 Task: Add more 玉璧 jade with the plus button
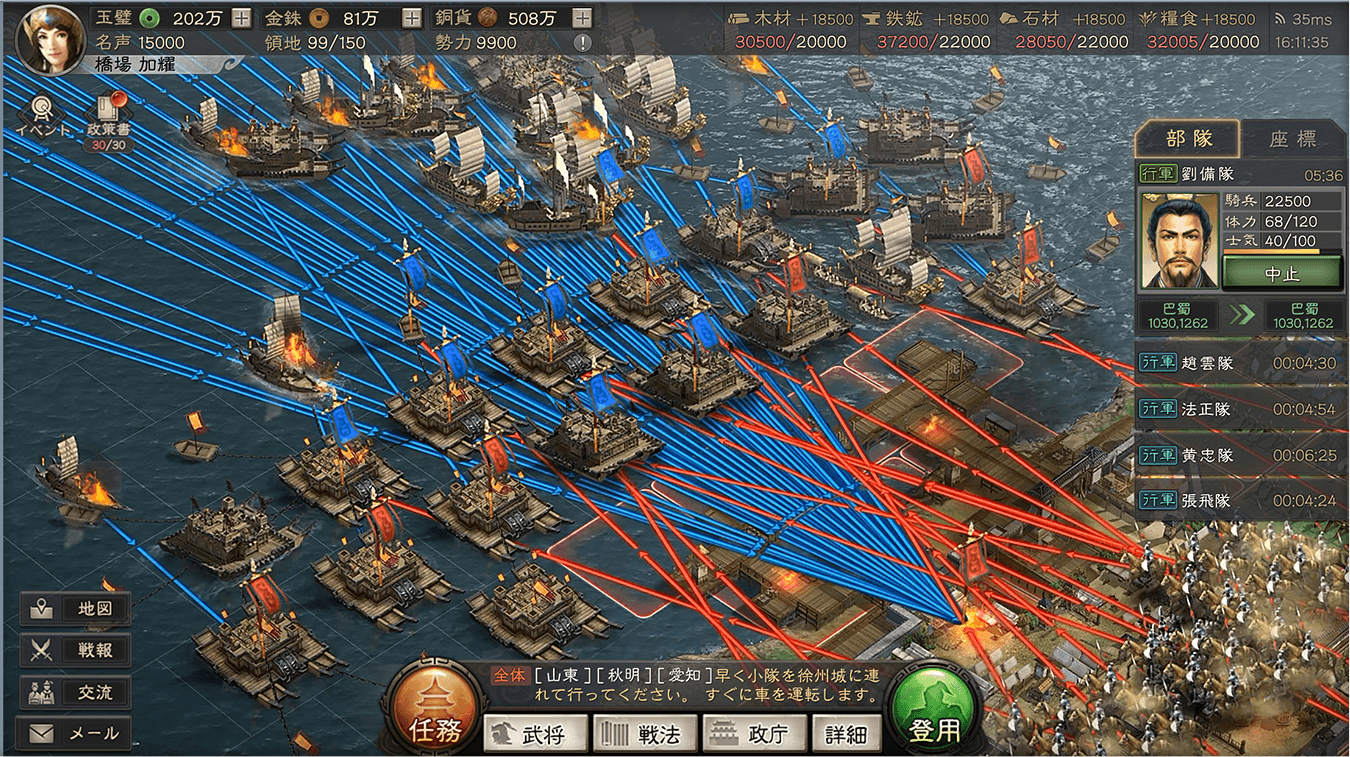coord(241,18)
